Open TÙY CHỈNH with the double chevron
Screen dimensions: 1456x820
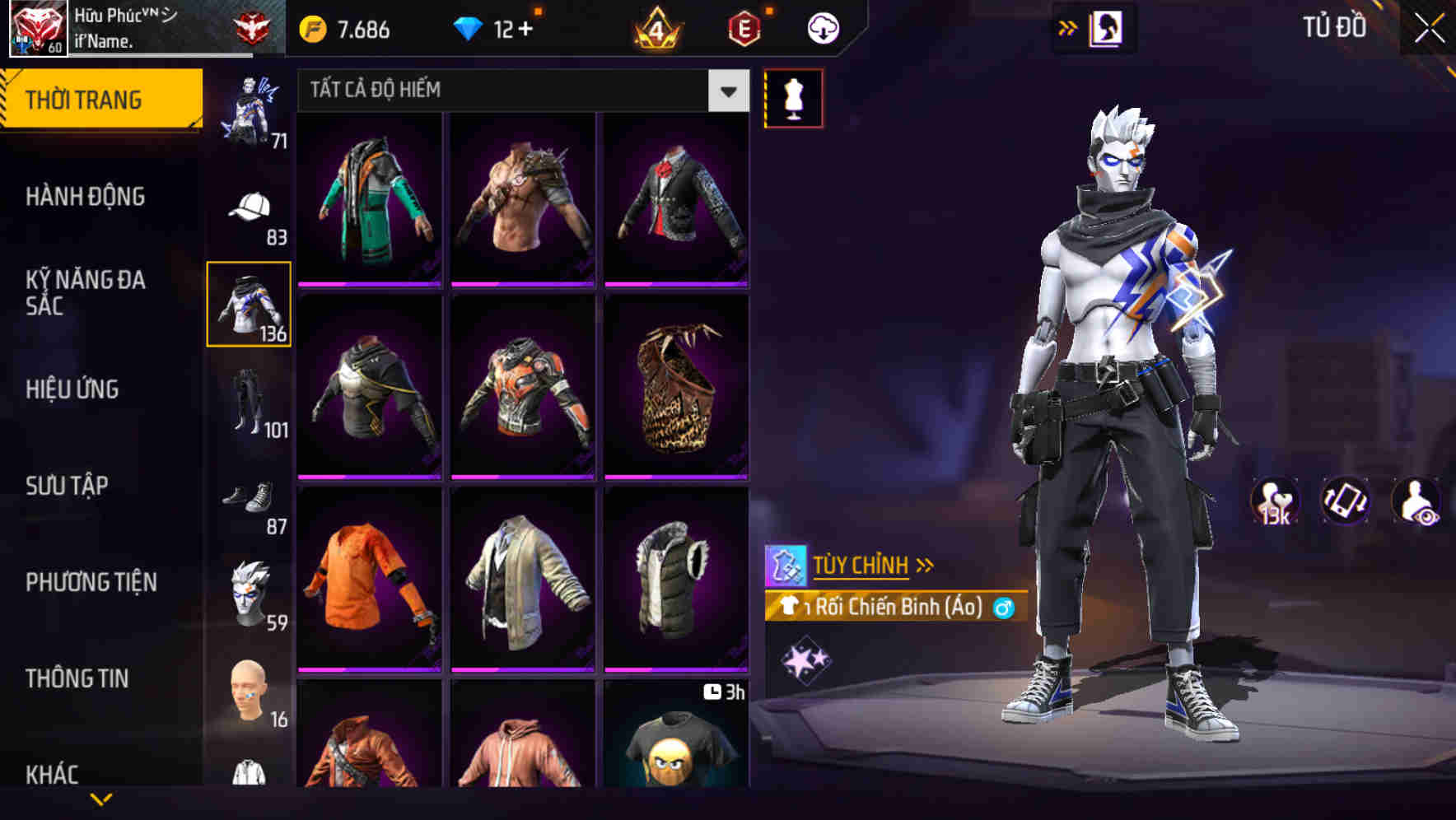pos(923,564)
